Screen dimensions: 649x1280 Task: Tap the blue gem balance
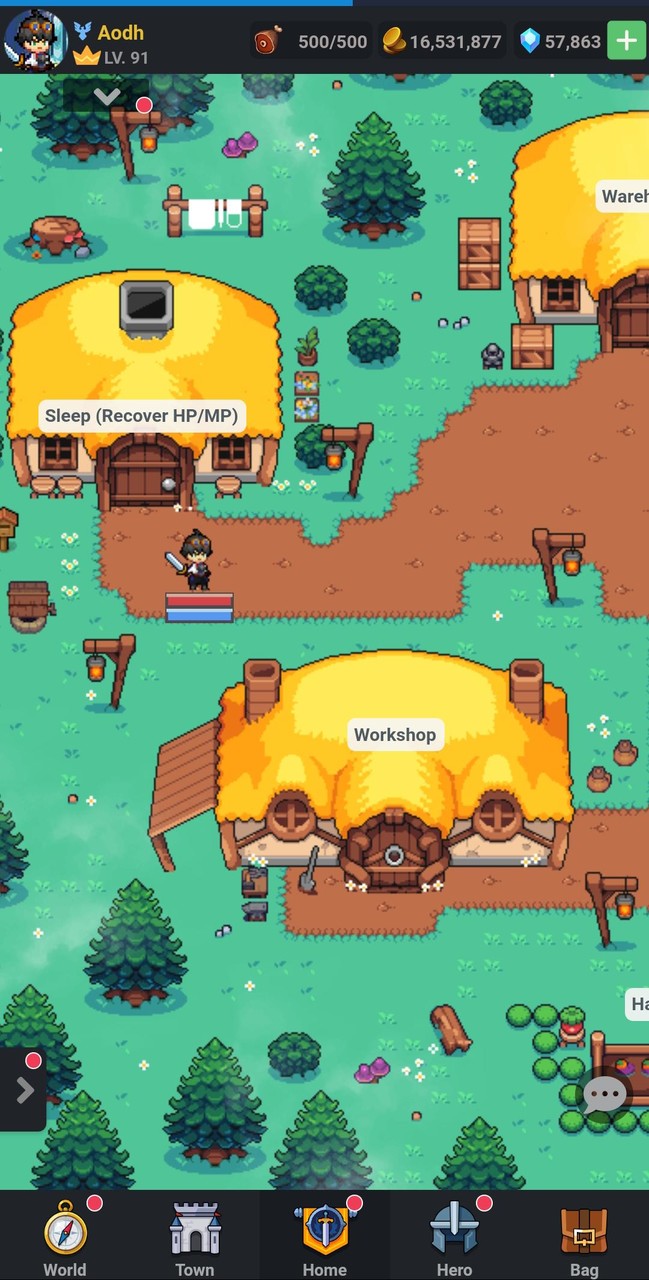point(560,41)
